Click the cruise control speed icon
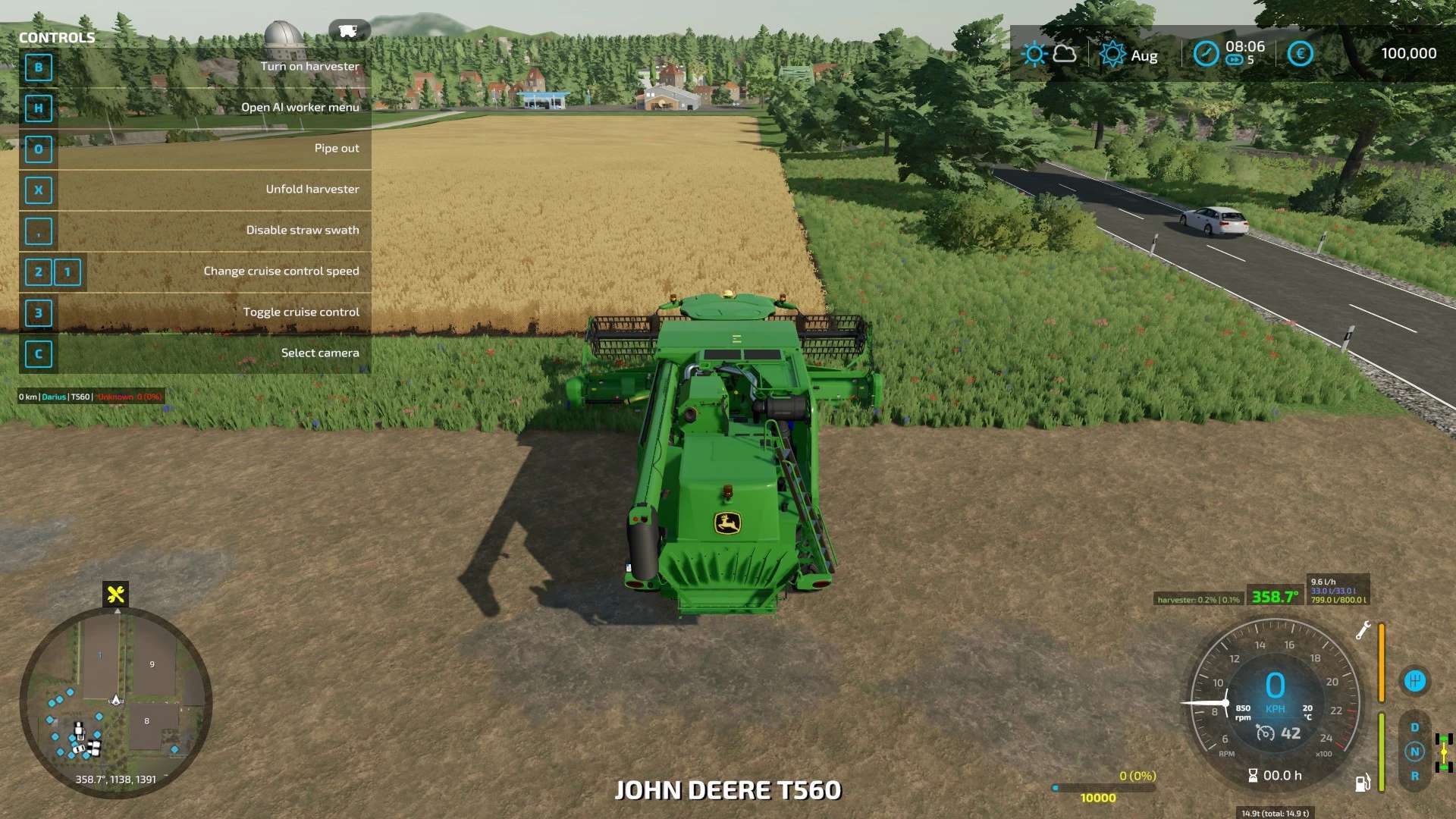1456x819 pixels. pos(1266,733)
